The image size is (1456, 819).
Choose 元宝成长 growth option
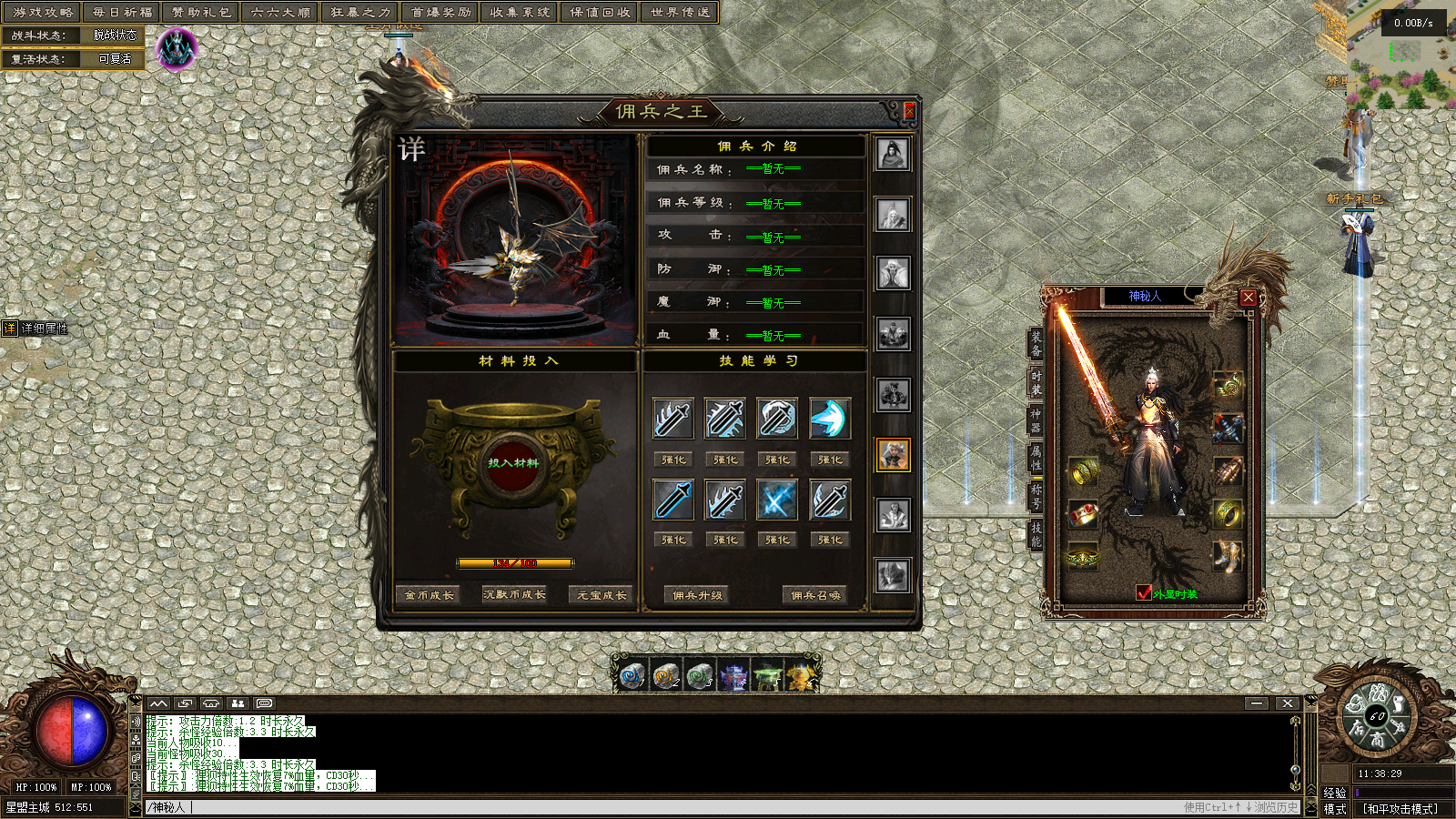602,595
